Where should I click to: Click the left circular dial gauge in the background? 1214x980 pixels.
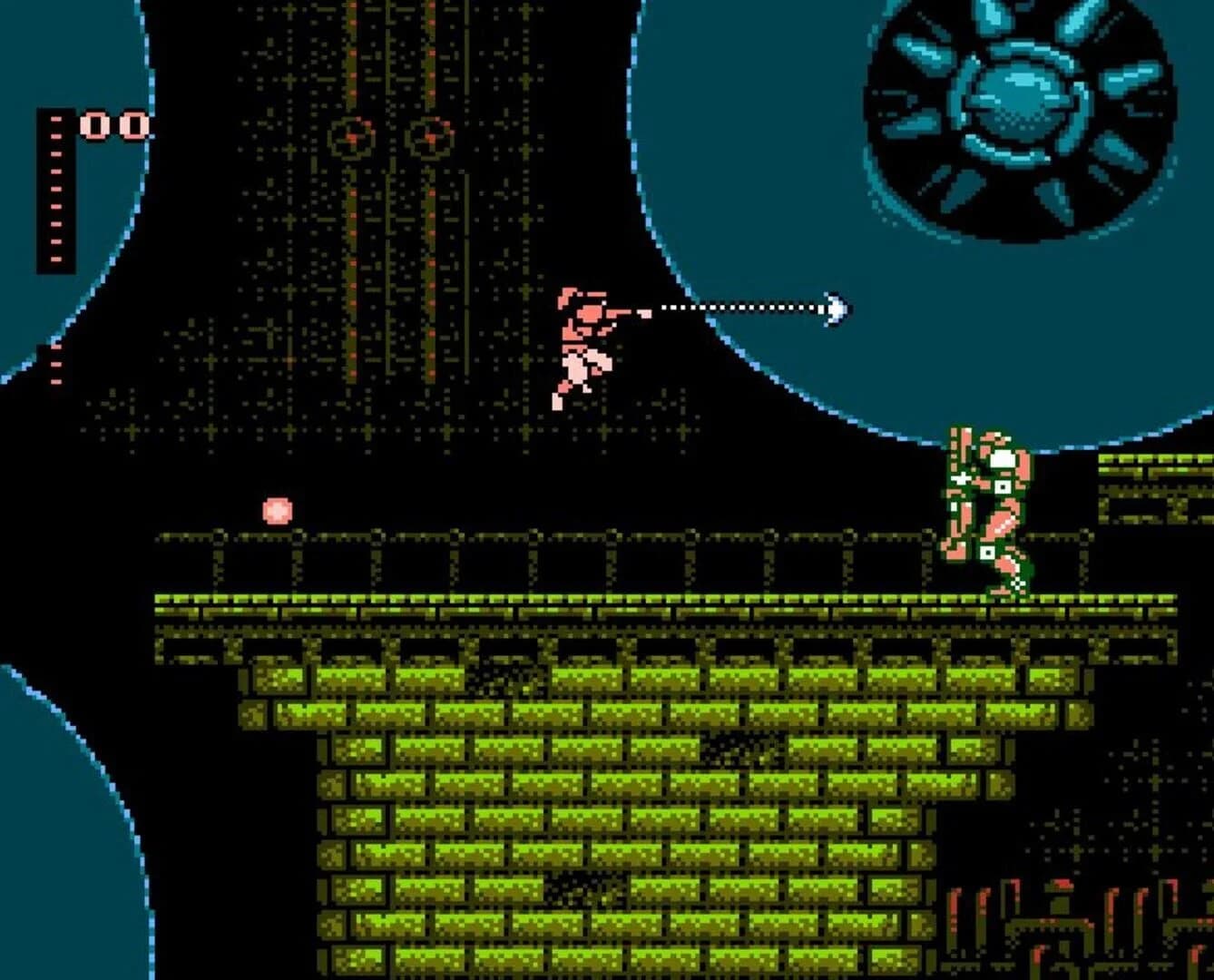tap(349, 138)
